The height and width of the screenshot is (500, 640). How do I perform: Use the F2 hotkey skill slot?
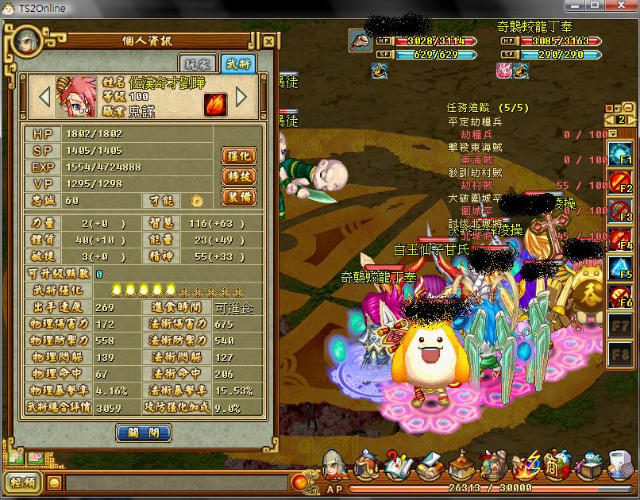pyautogui.click(x=620, y=182)
